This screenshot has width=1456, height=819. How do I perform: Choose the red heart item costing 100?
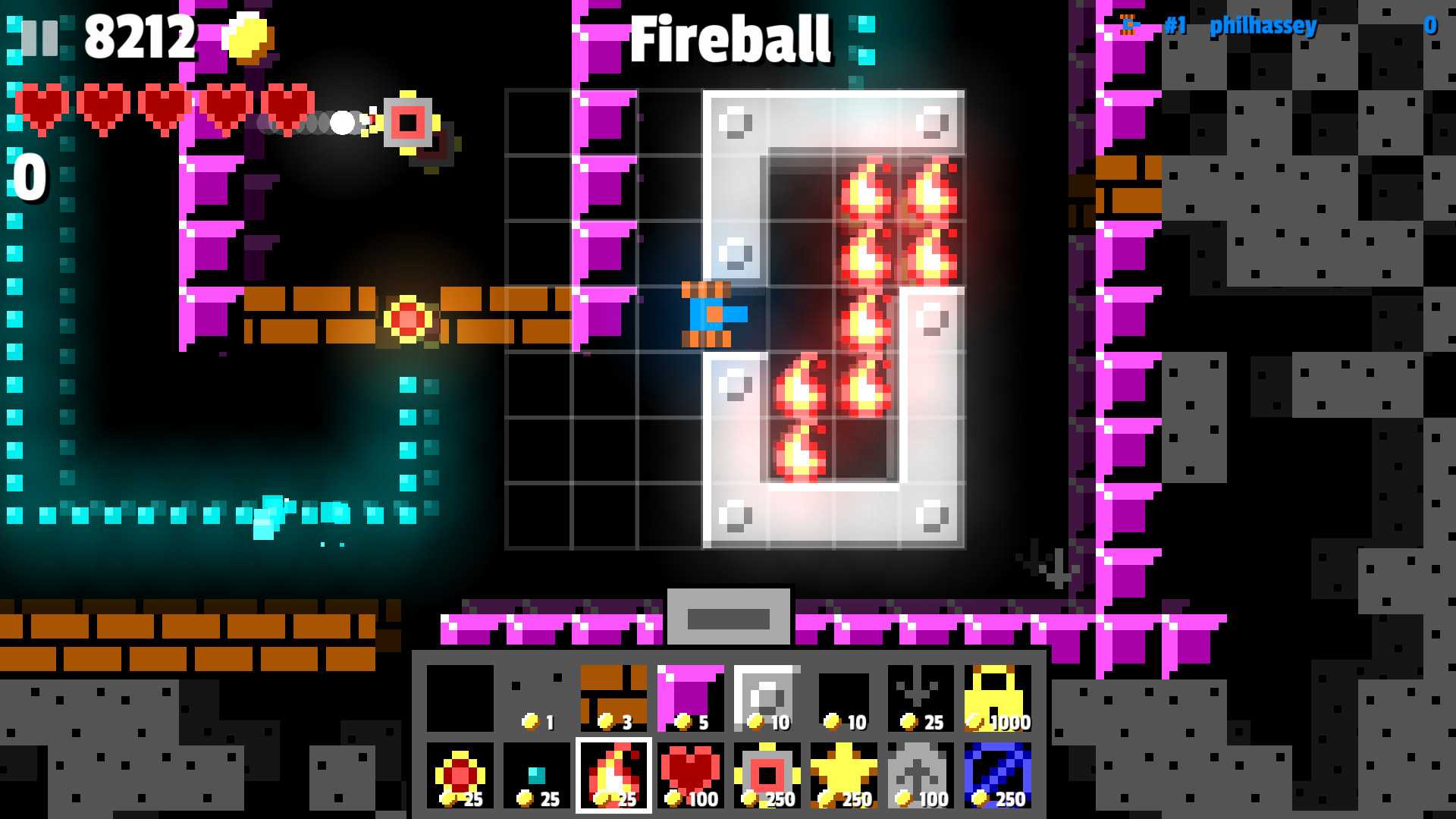point(689,775)
